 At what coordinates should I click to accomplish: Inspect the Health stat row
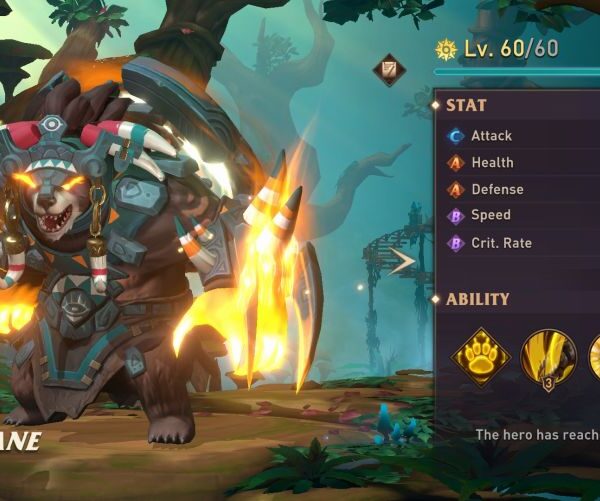[491, 162]
